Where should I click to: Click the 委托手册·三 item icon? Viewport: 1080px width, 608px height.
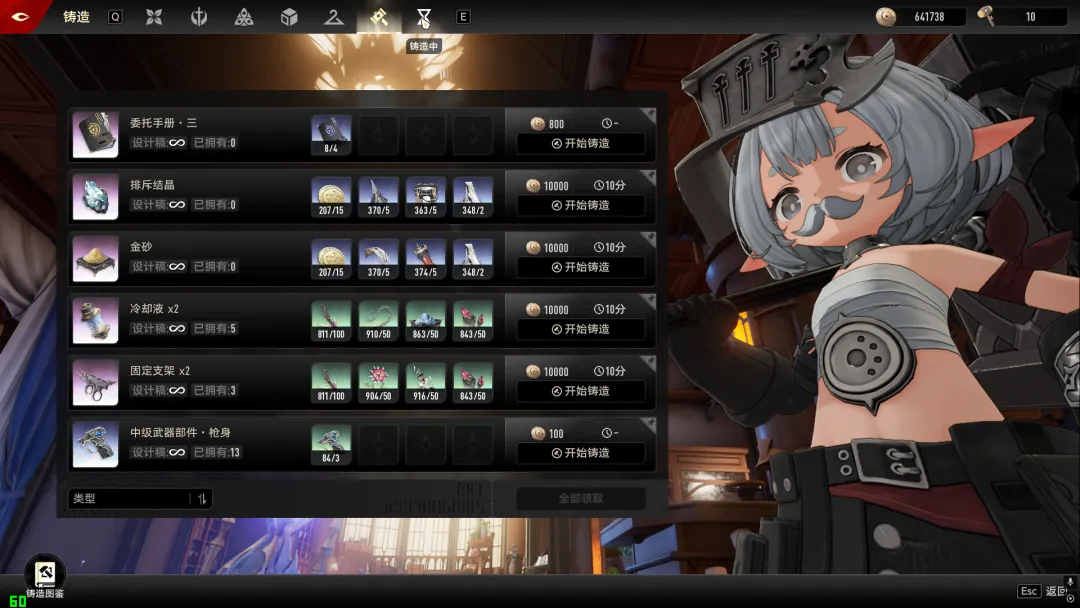[x=96, y=135]
